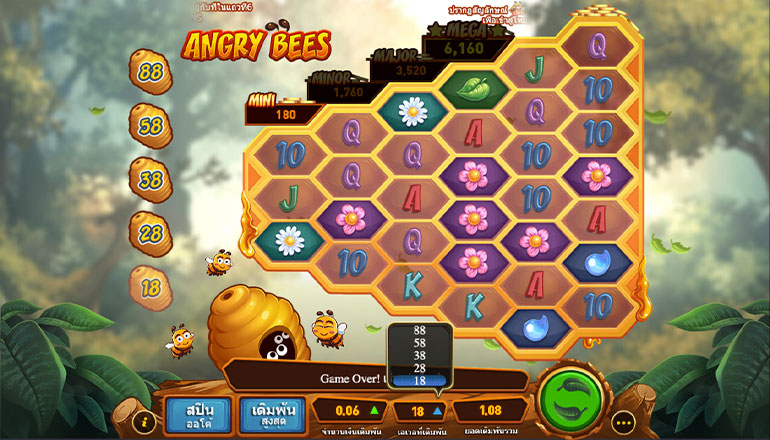The width and height of the screenshot is (770, 440).
Task: Open the coin value selector showing 0.06
Action: (x=348, y=410)
